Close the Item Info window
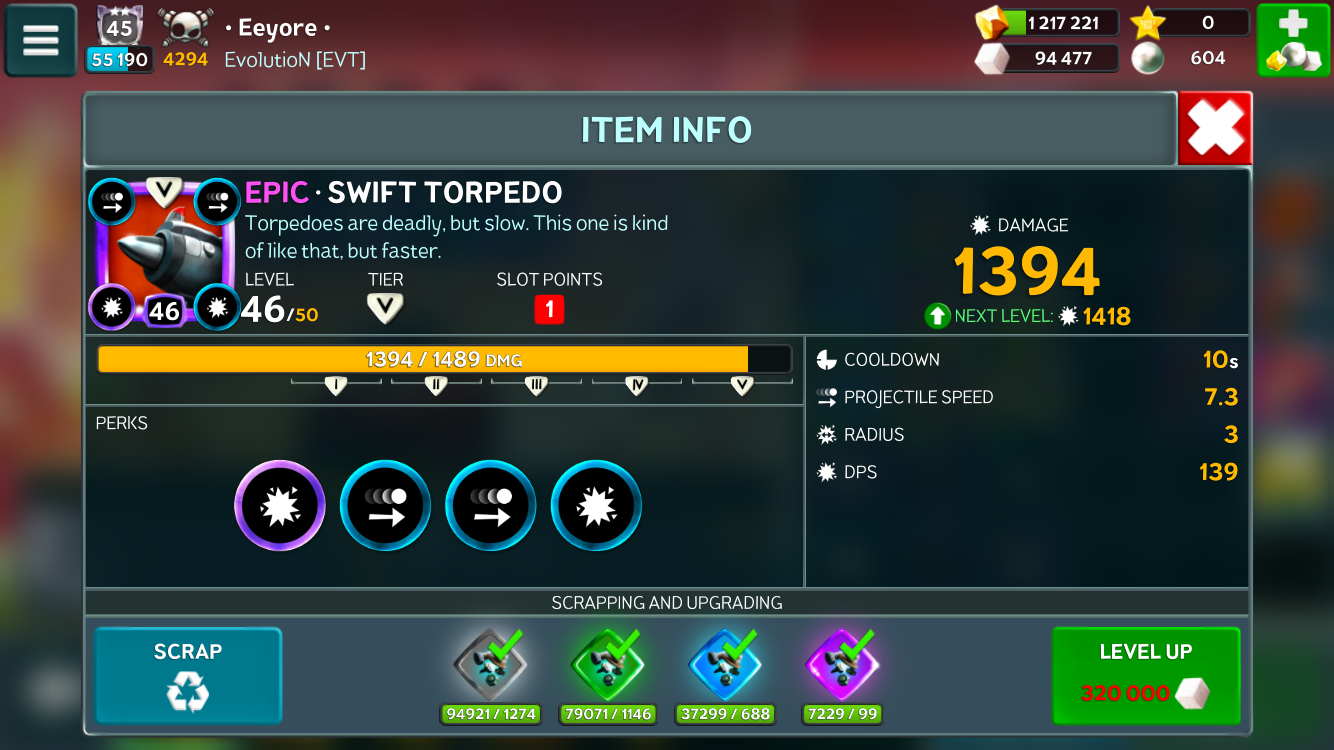The image size is (1334, 750). coord(1215,128)
